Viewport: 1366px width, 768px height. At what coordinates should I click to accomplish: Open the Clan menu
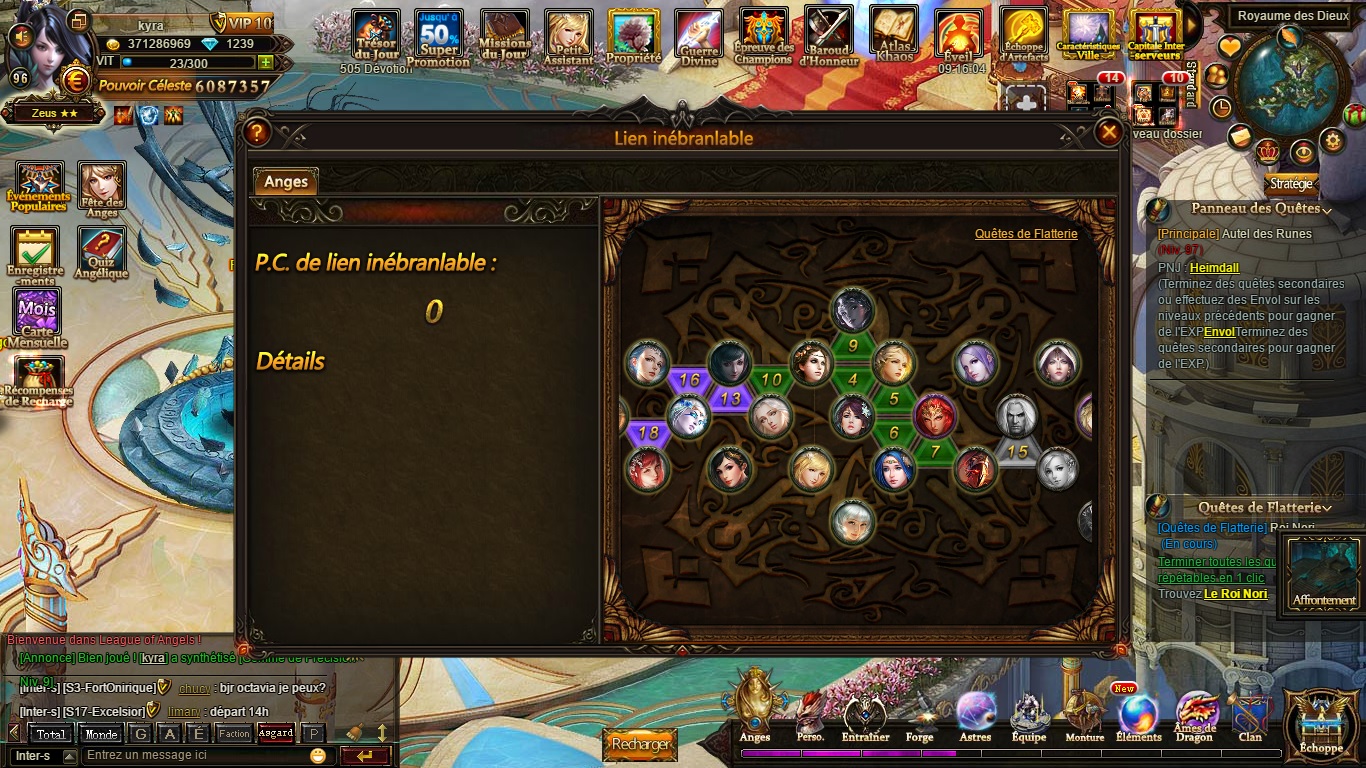(x=1250, y=716)
